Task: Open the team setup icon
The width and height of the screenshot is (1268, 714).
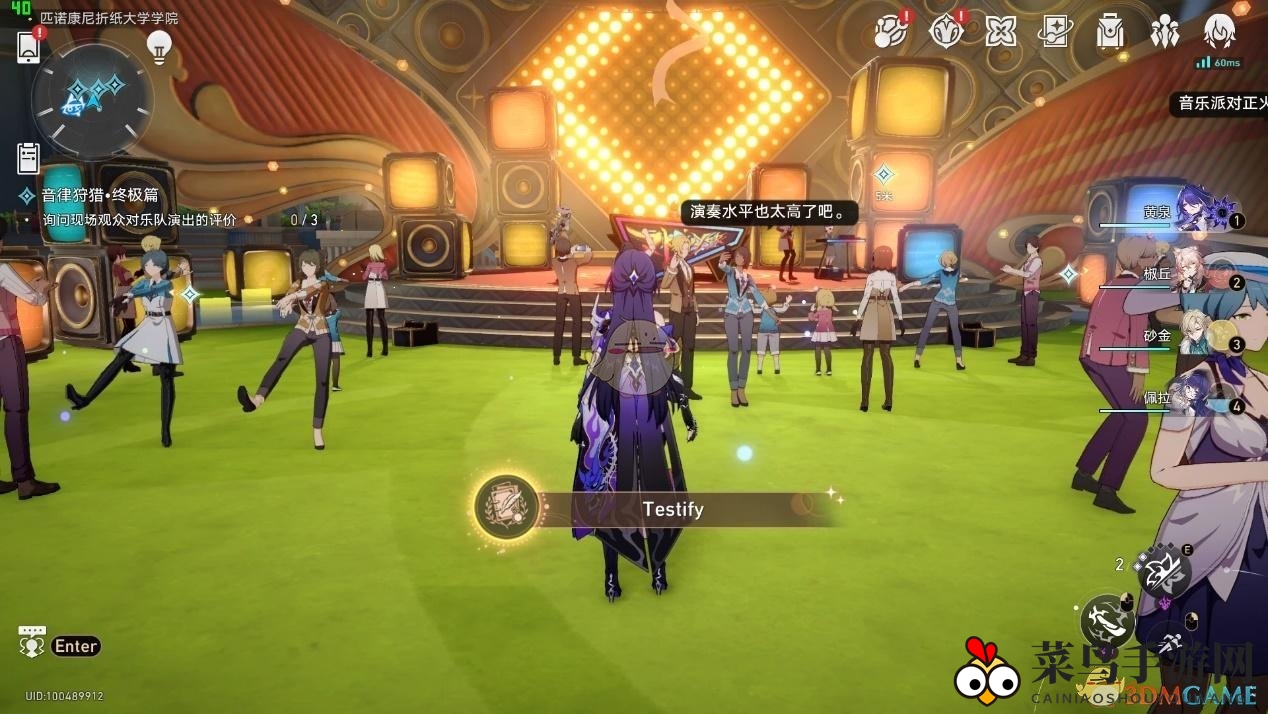Action: pyautogui.click(x=1164, y=32)
